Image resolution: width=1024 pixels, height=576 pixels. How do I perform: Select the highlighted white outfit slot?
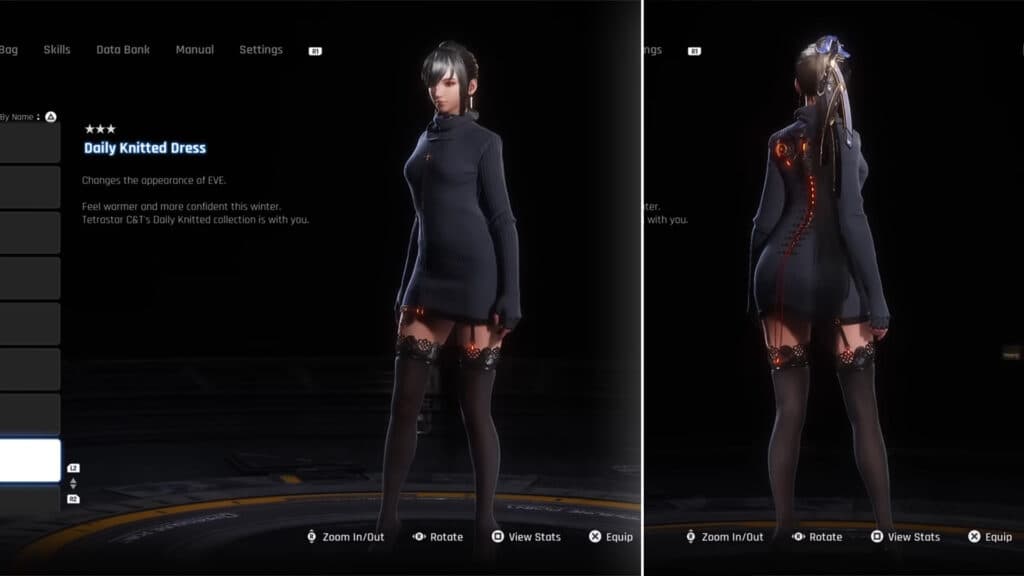click(x=30, y=461)
